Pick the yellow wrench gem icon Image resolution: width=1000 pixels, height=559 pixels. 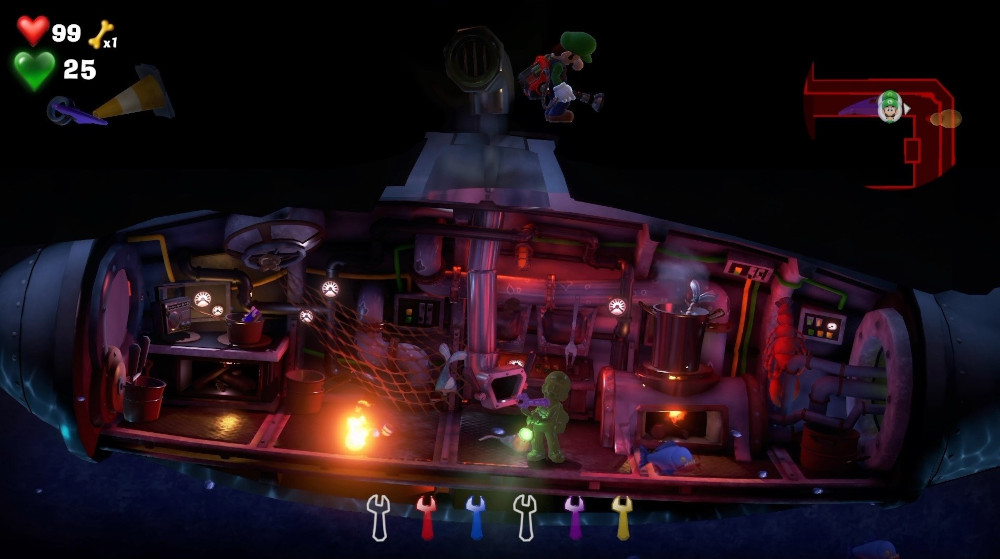click(622, 515)
